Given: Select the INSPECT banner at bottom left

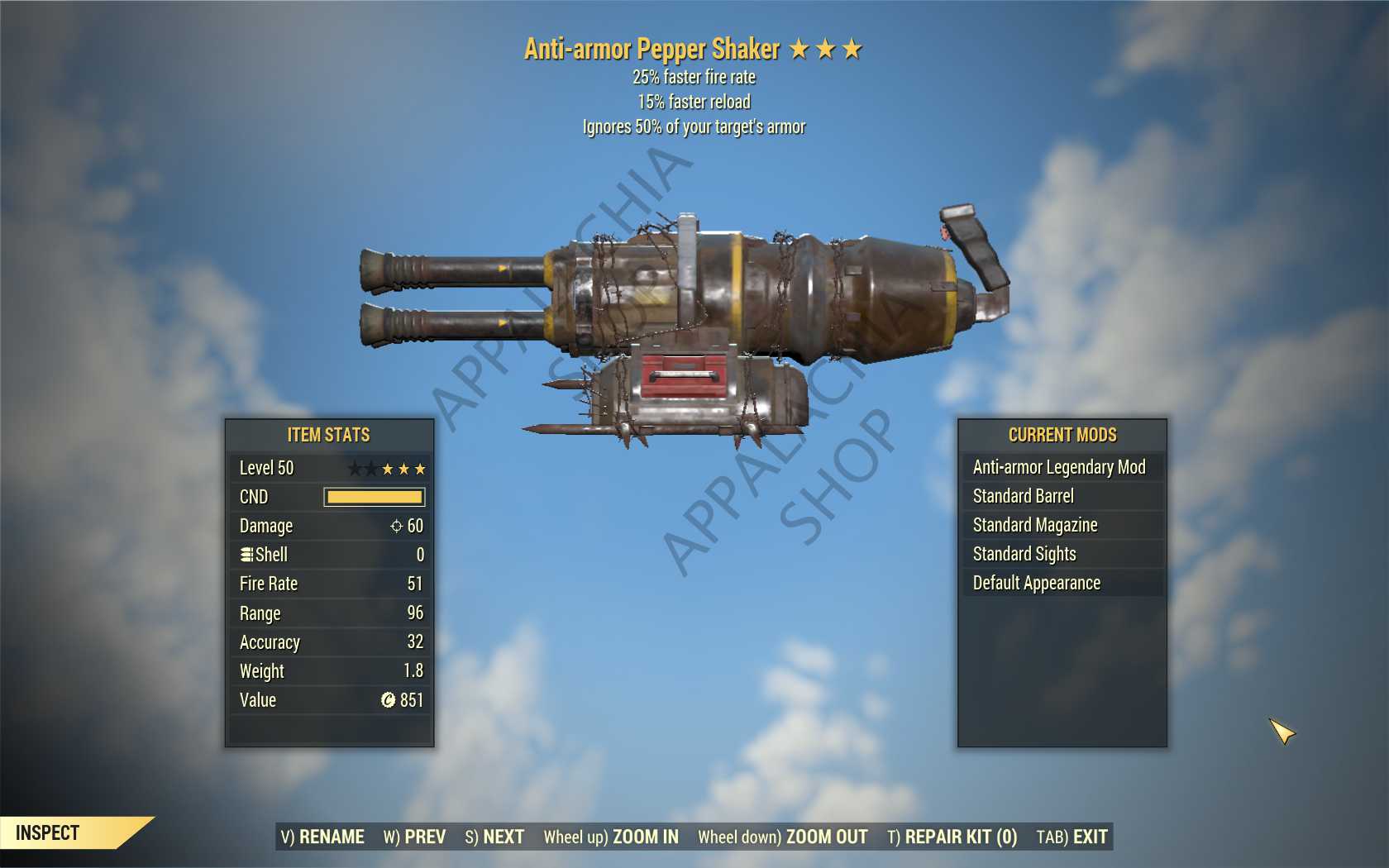Looking at the screenshot, I should click(x=50, y=833).
